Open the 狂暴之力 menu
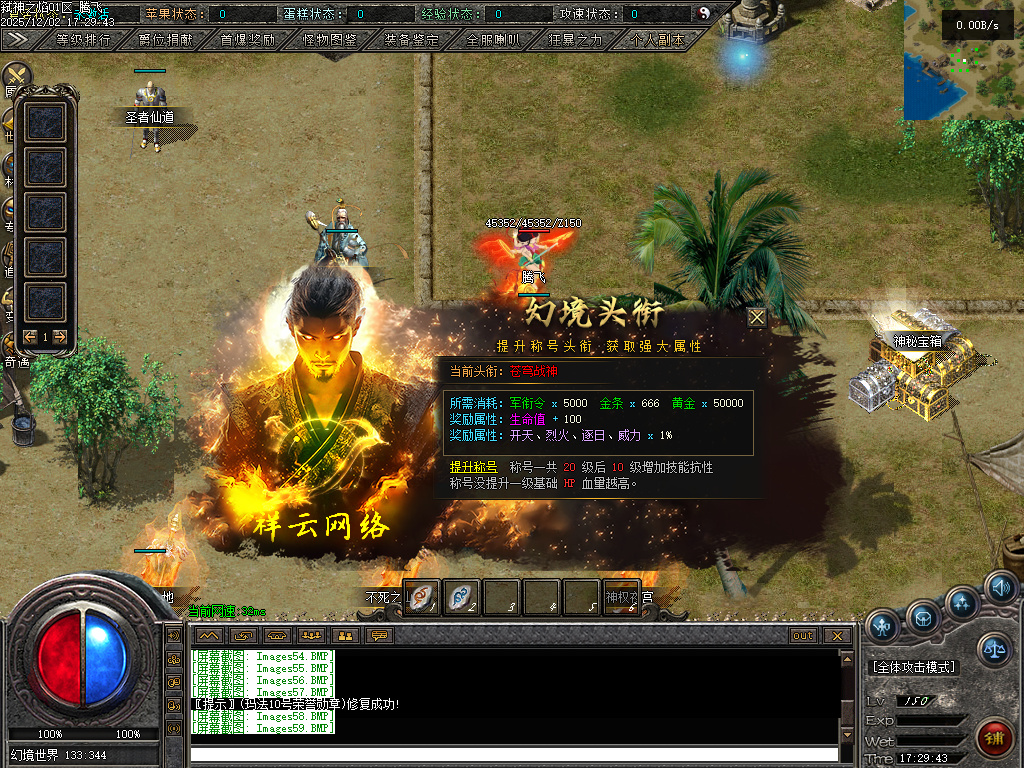 click(575, 40)
